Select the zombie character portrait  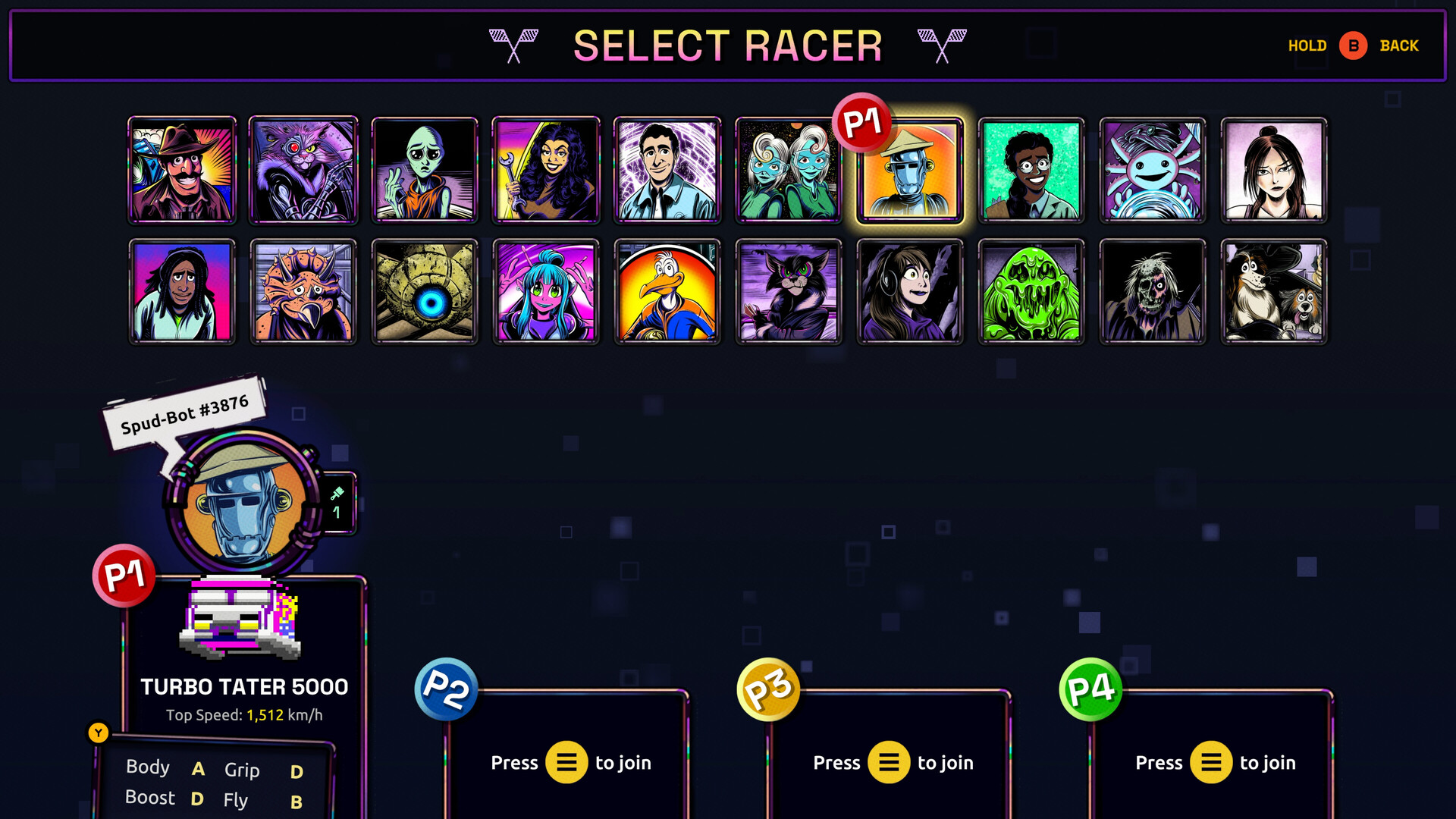coord(1153,290)
